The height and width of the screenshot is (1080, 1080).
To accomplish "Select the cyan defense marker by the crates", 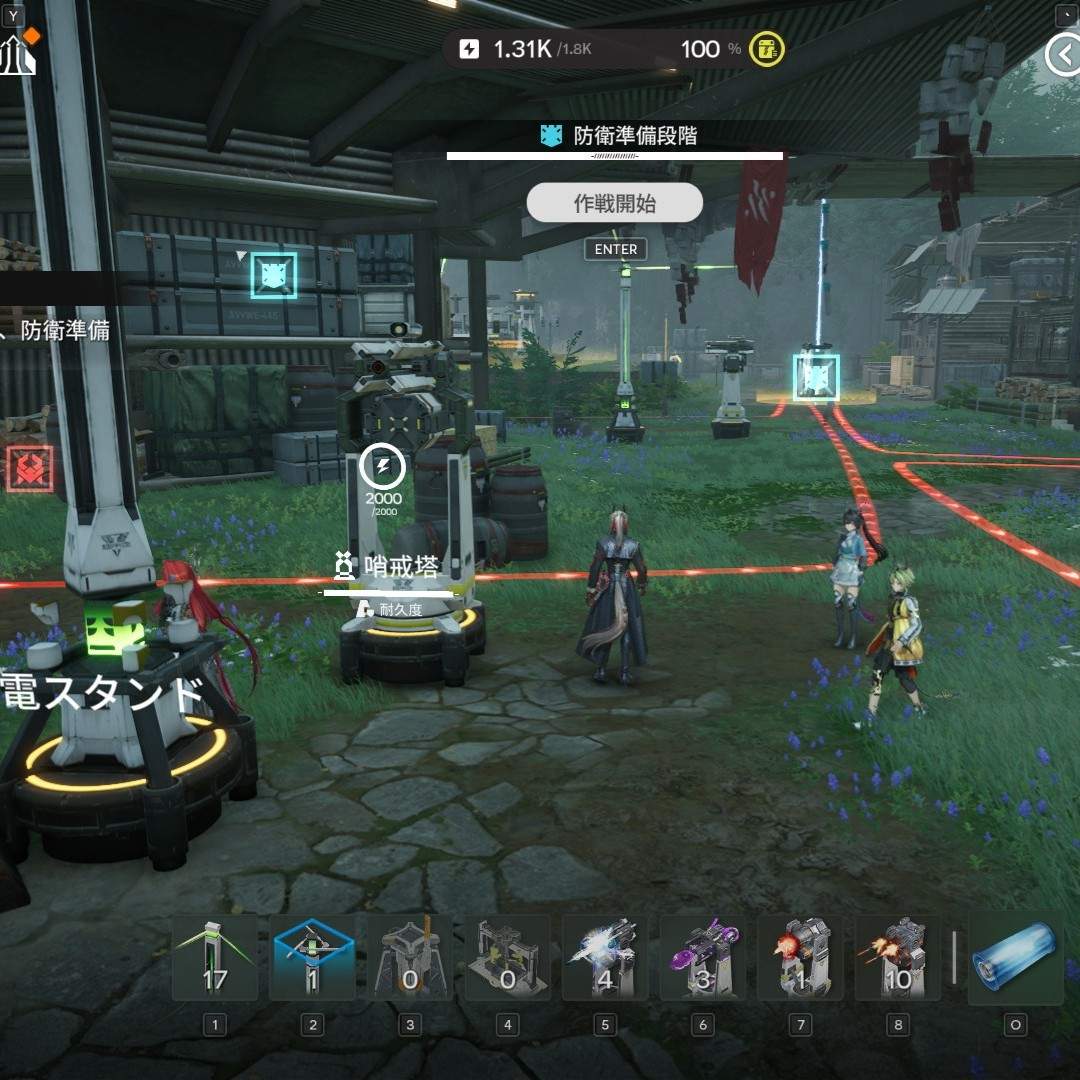I will 273,275.
